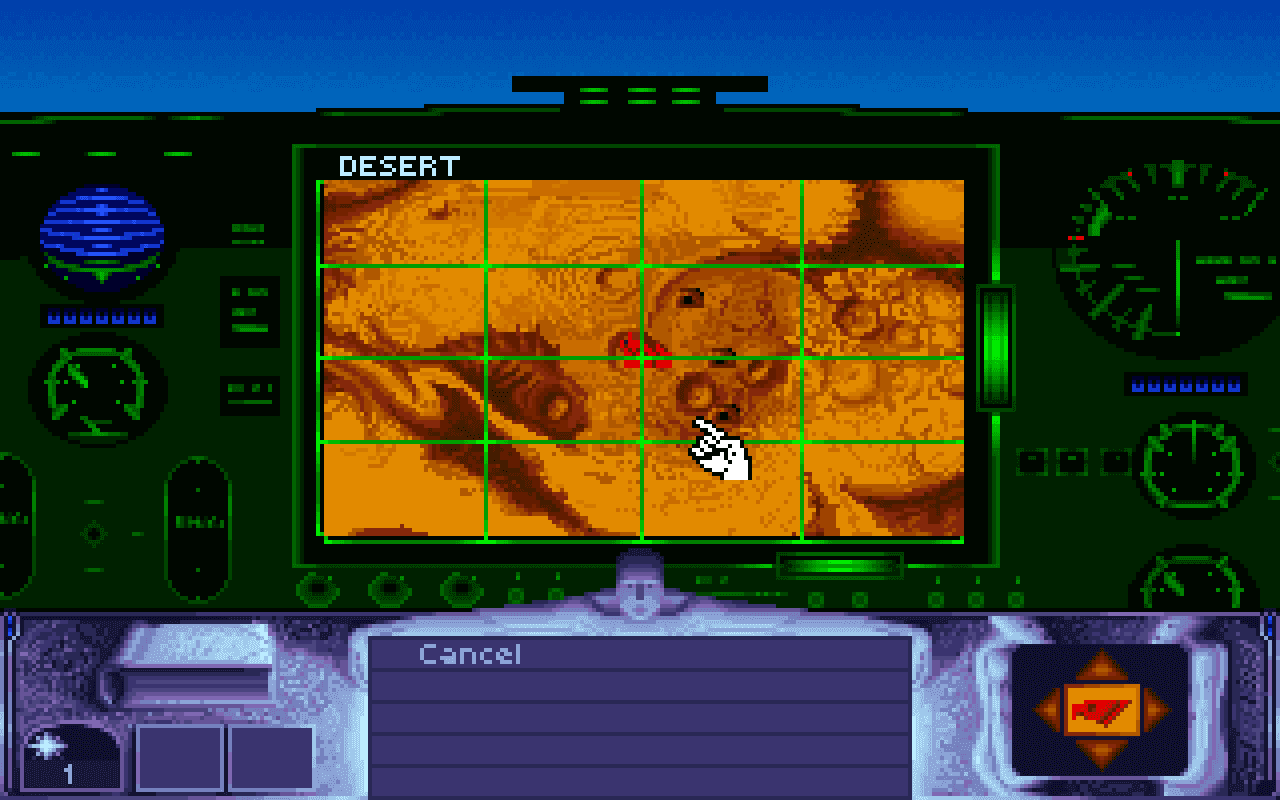Image resolution: width=1280 pixels, height=800 pixels.
Task: Click the green slider beside the map screen
Action: click(991, 345)
